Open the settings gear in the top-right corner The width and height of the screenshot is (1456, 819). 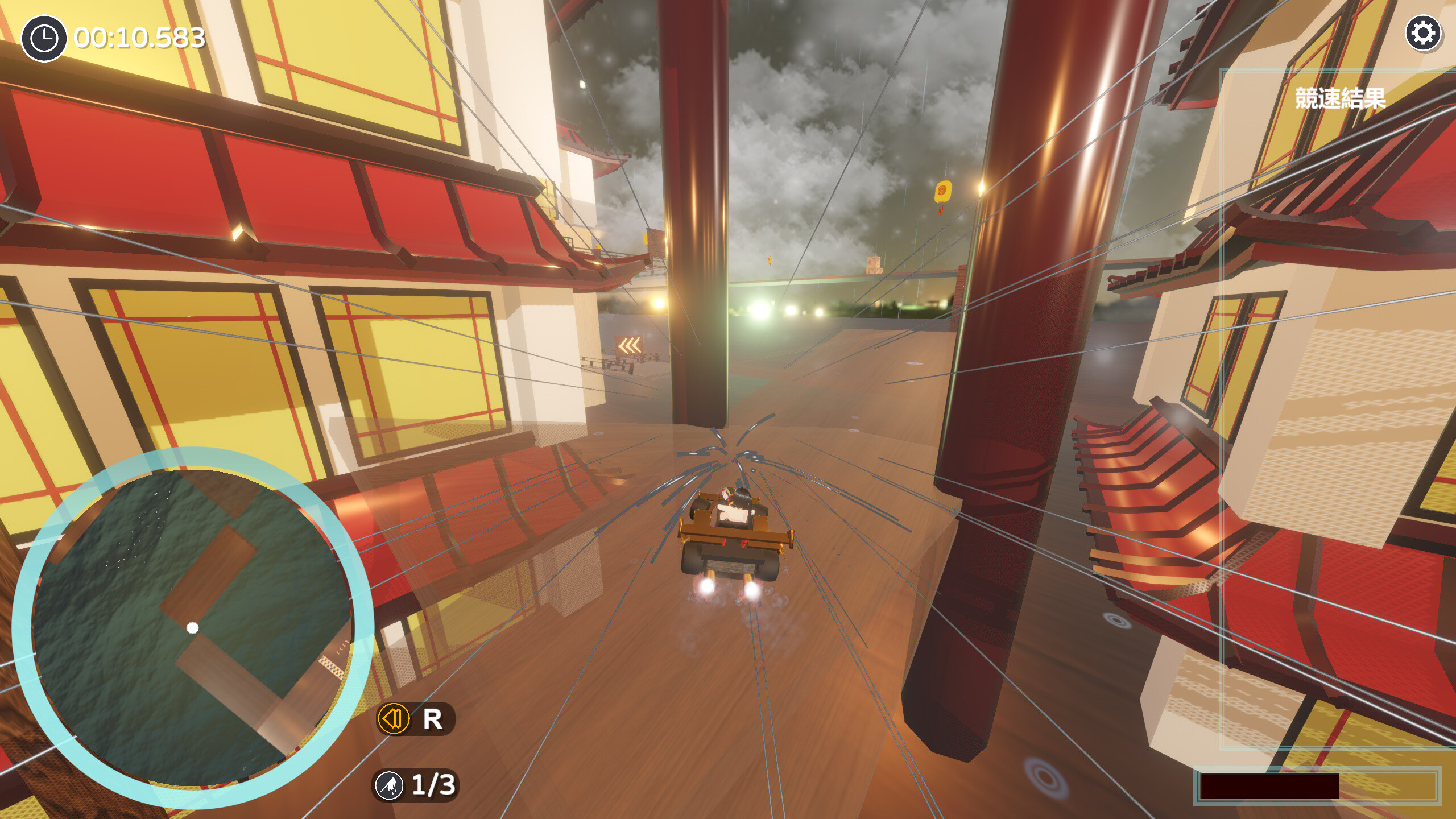tap(1425, 34)
